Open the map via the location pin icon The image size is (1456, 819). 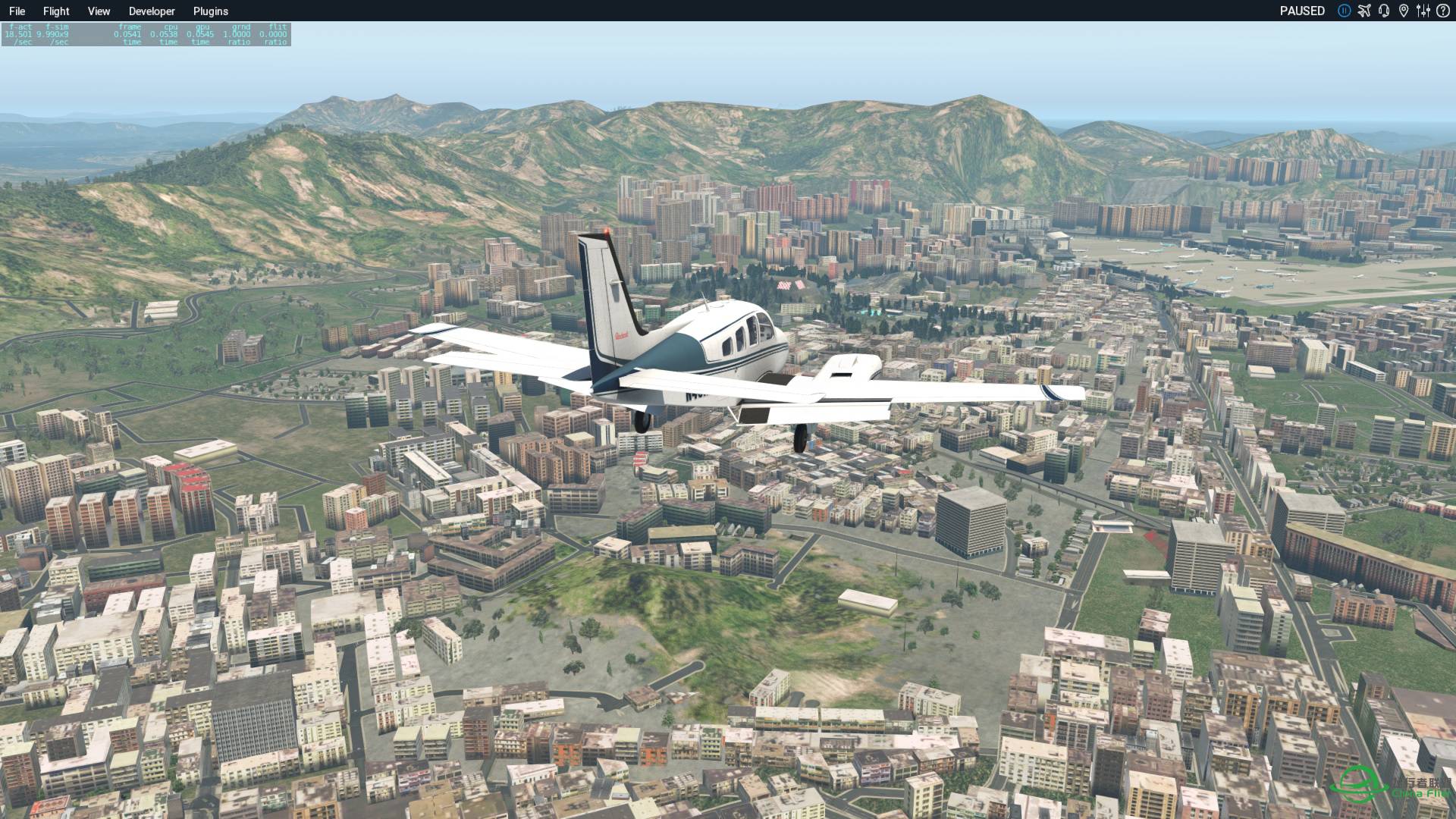click(1404, 11)
